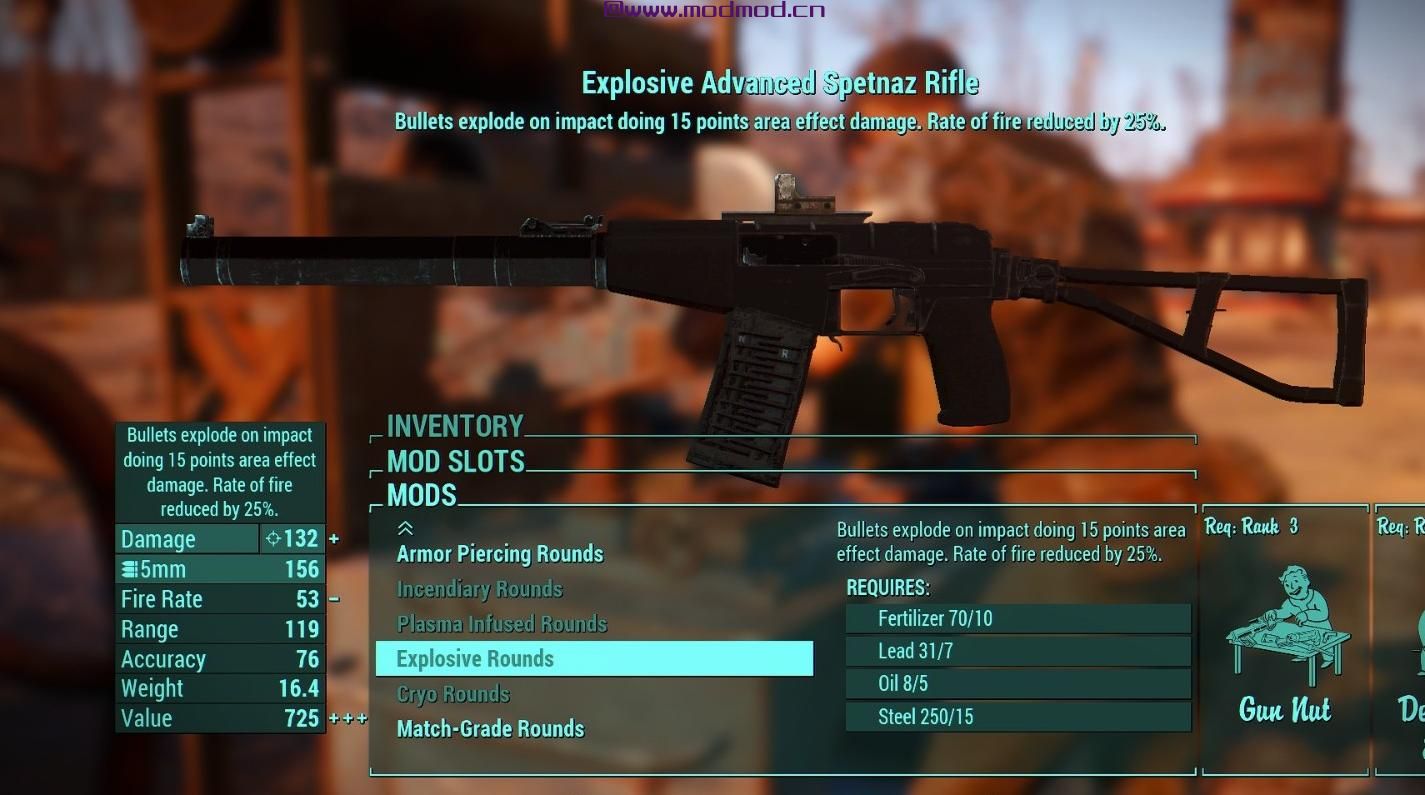
Task: Expand the MOD SLOTS section
Action: [457, 462]
